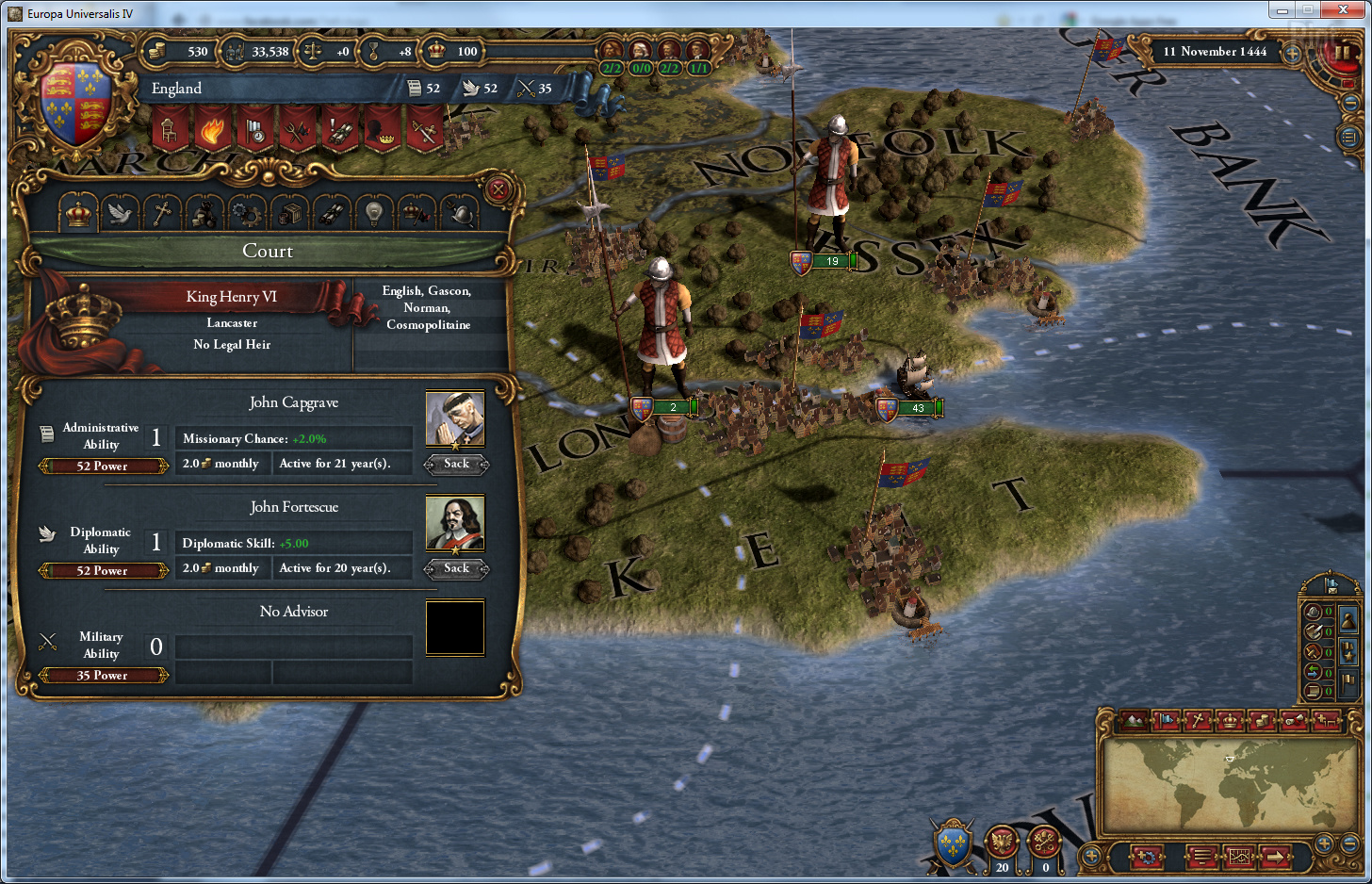Open the Religion cross tab
1372x884 pixels.
point(162,215)
